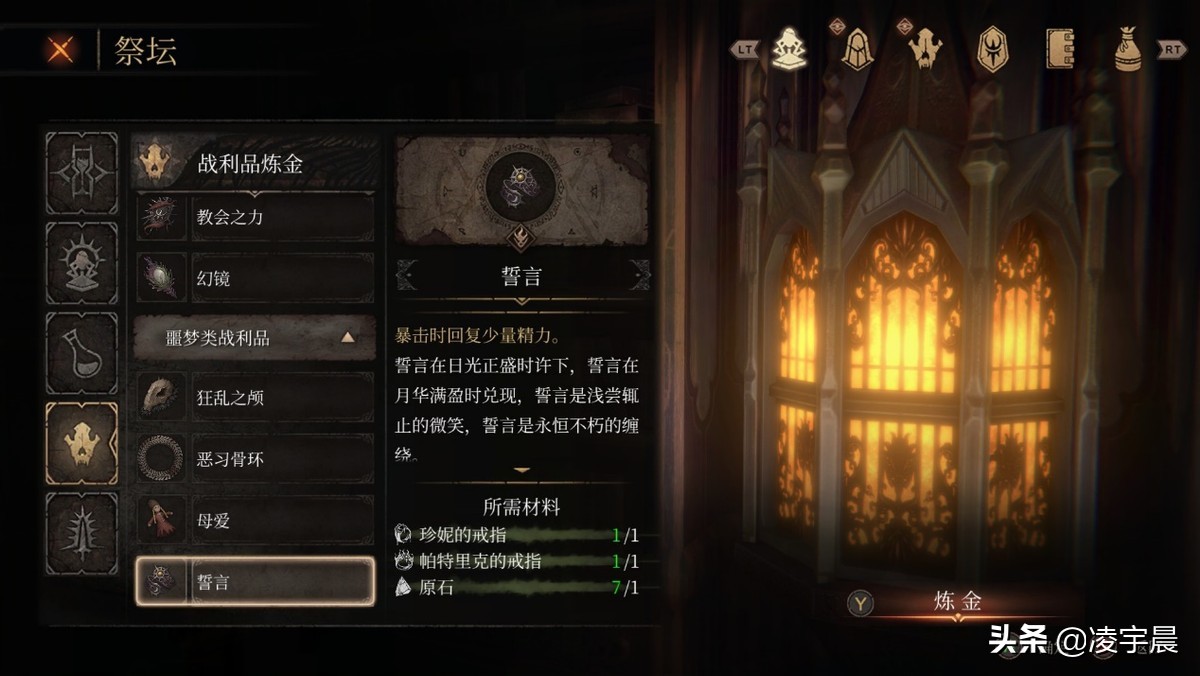Open the sun idol category side tab
This screenshot has height=676, width=1200.
[x=82, y=264]
